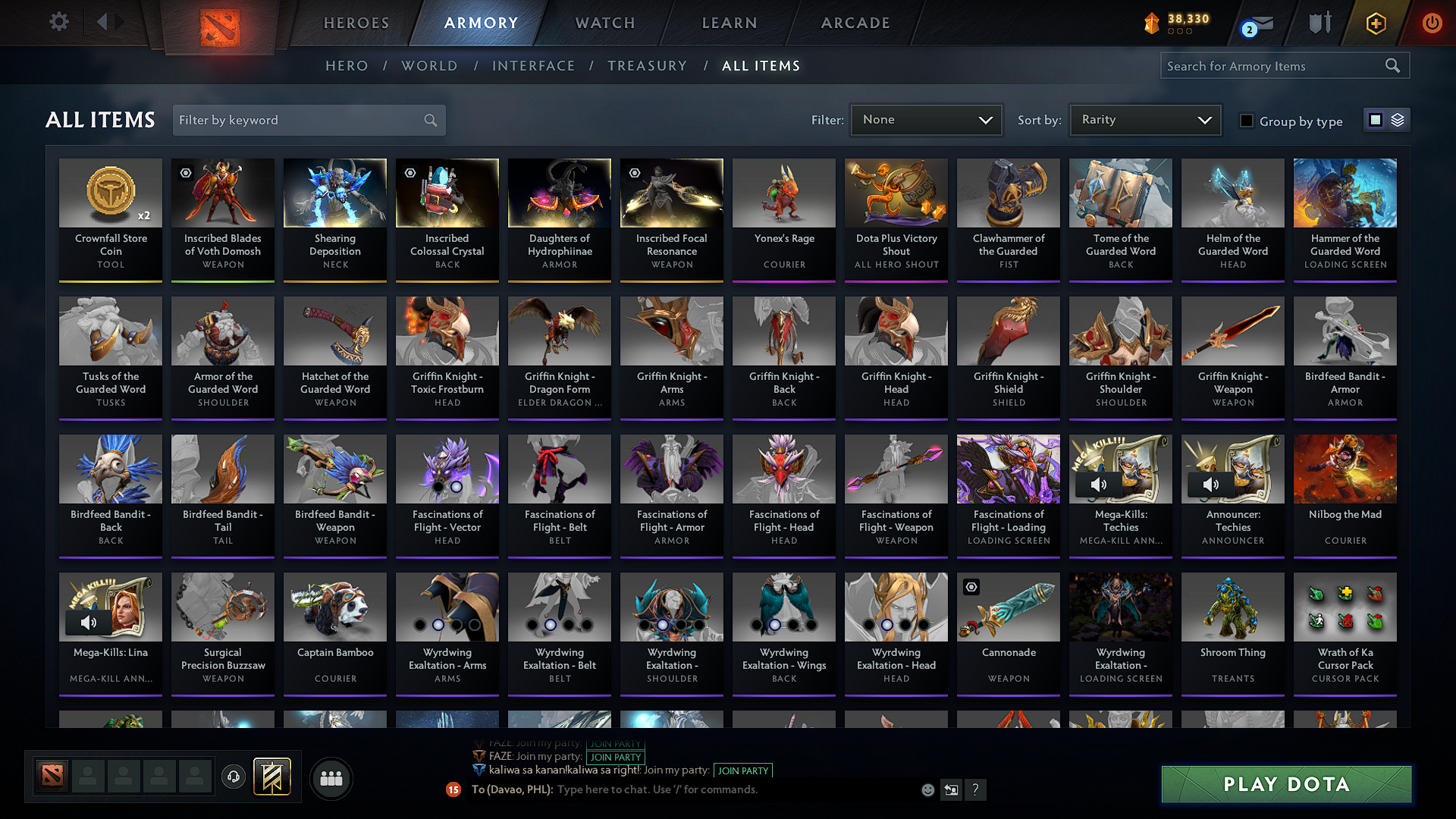Select the Crownfall Store Coin thumbnail
Screen dimensions: 1456x819
coord(111,193)
